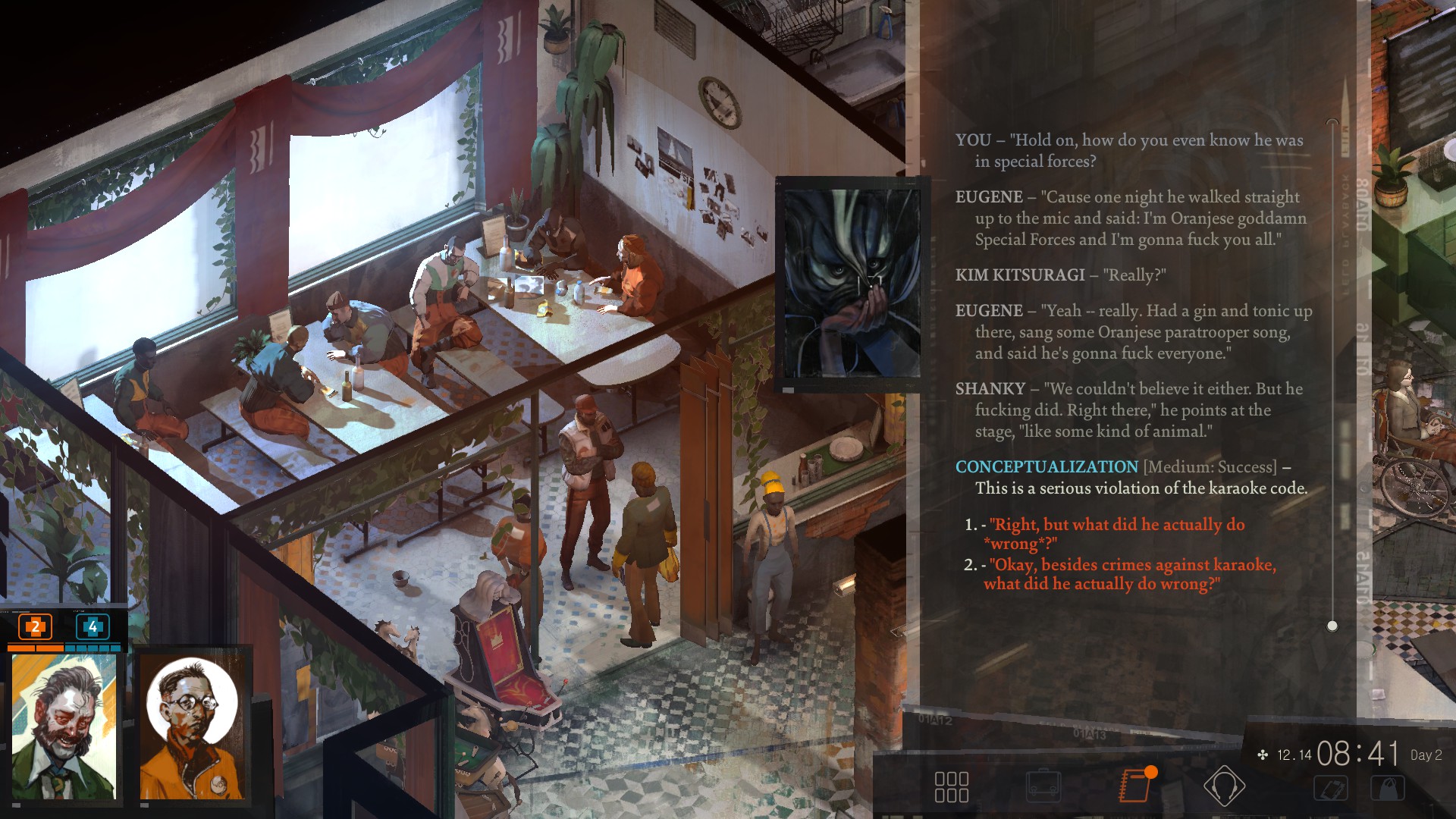Open the orange journal notebook
The height and width of the screenshot is (819, 1456).
1135,786
